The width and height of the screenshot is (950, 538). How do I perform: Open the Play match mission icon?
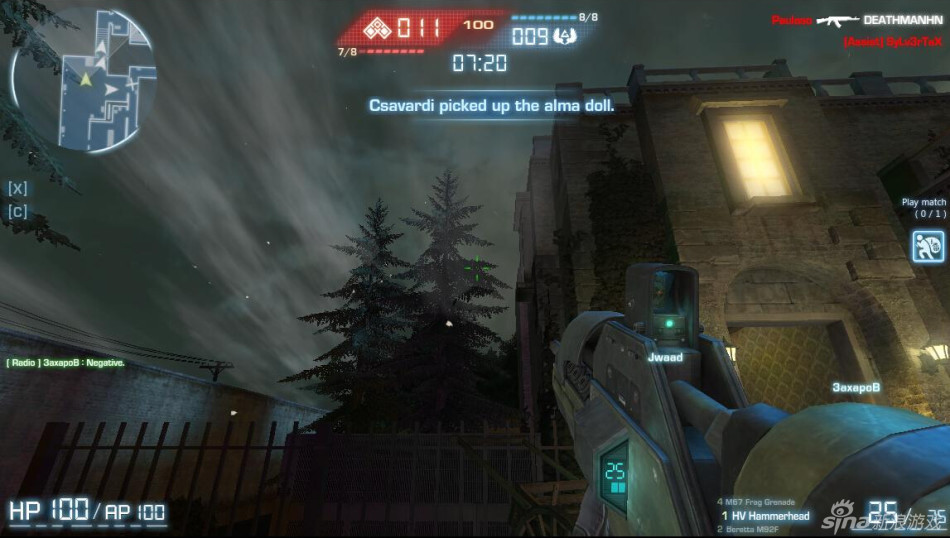pyautogui.click(x=927, y=246)
